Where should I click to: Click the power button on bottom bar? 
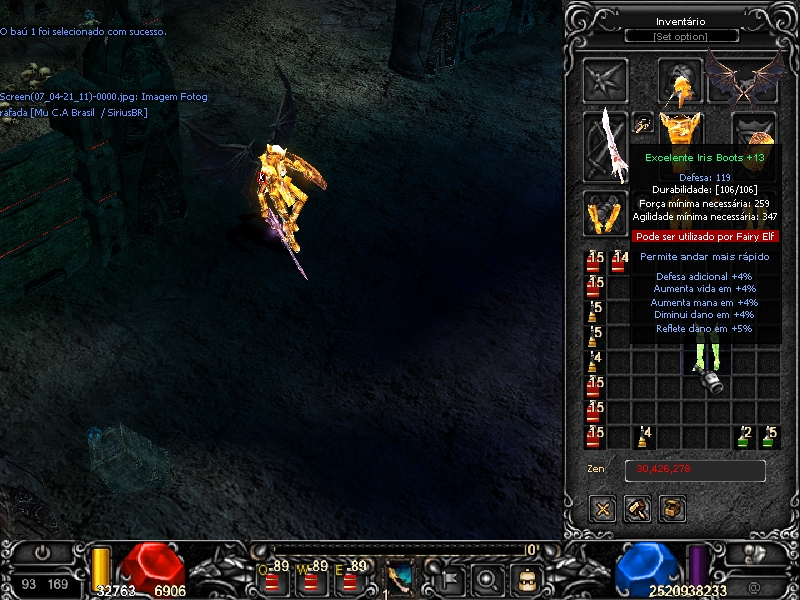tap(43, 552)
